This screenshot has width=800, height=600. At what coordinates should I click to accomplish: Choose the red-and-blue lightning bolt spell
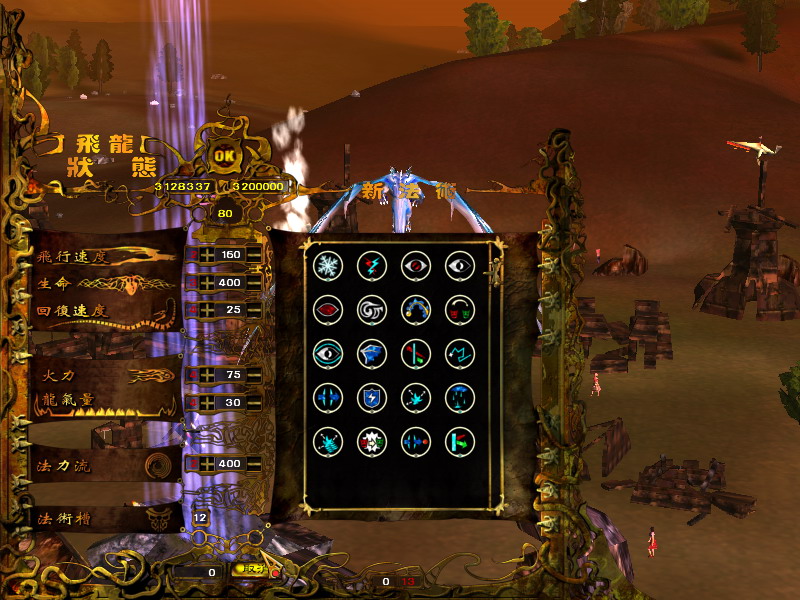coord(372,265)
